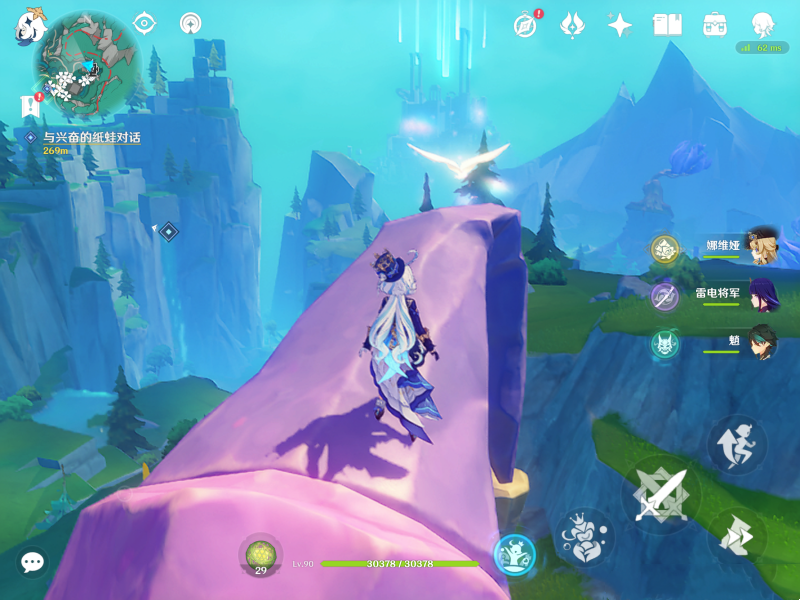Switch to party member 魈
Viewport: 800px width, 600px height.
coord(762,343)
